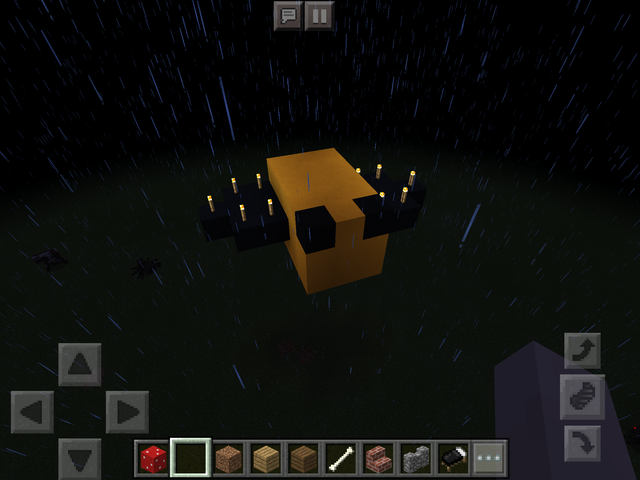Tap the fly down arrow button
The image size is (640, 480).
coord(582,441)
